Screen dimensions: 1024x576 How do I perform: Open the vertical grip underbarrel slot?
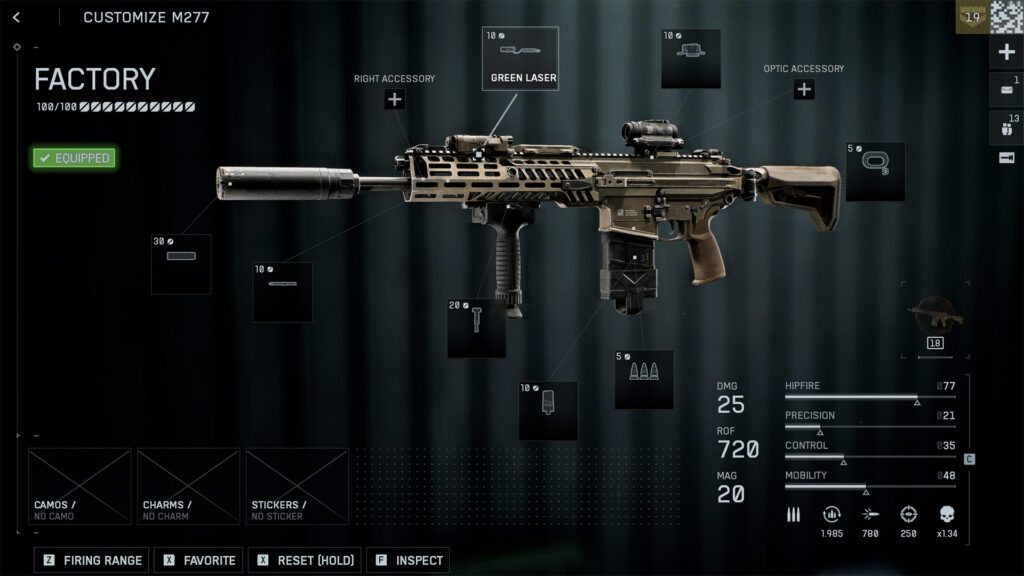click(476, 328)
